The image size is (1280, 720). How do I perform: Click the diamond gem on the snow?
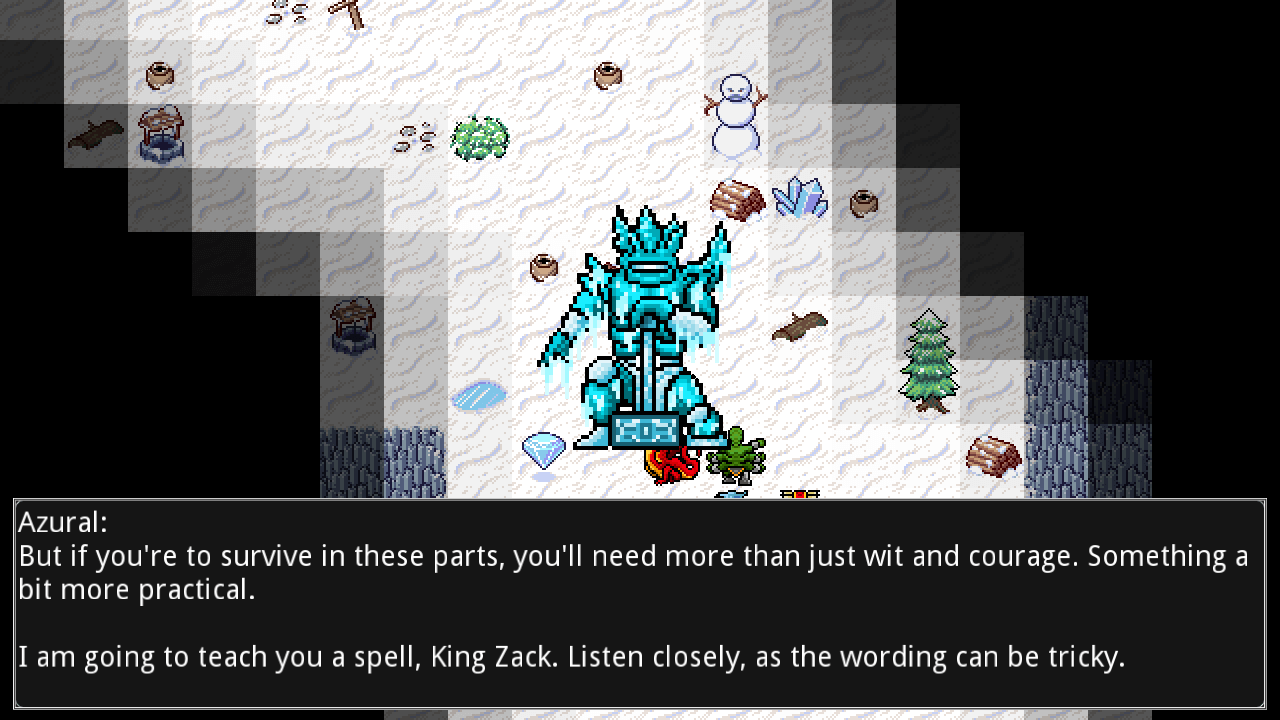[x=542, y=452]
